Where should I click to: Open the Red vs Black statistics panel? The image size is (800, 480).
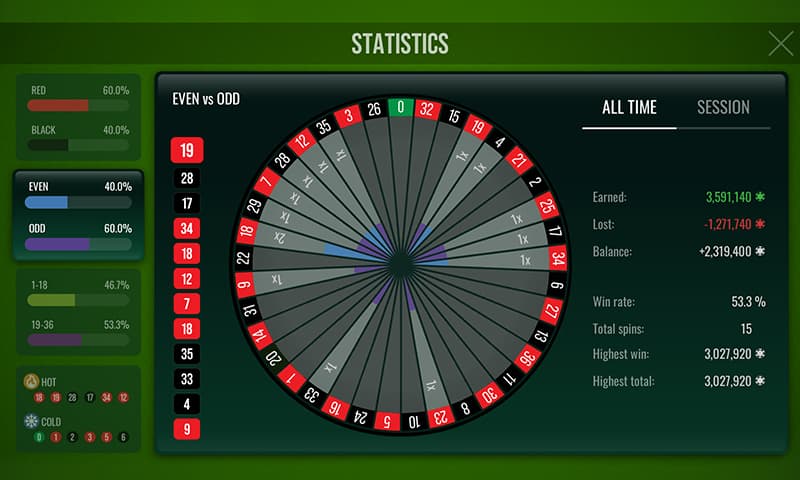[79, 116]
